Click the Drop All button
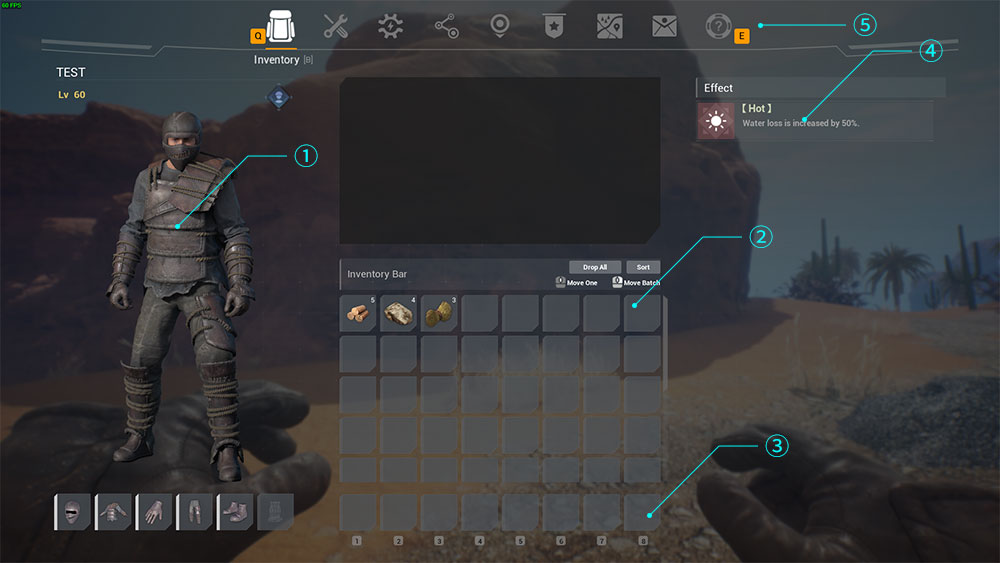The height and width of the screenshot is (563, 1000). click(595, 267)
